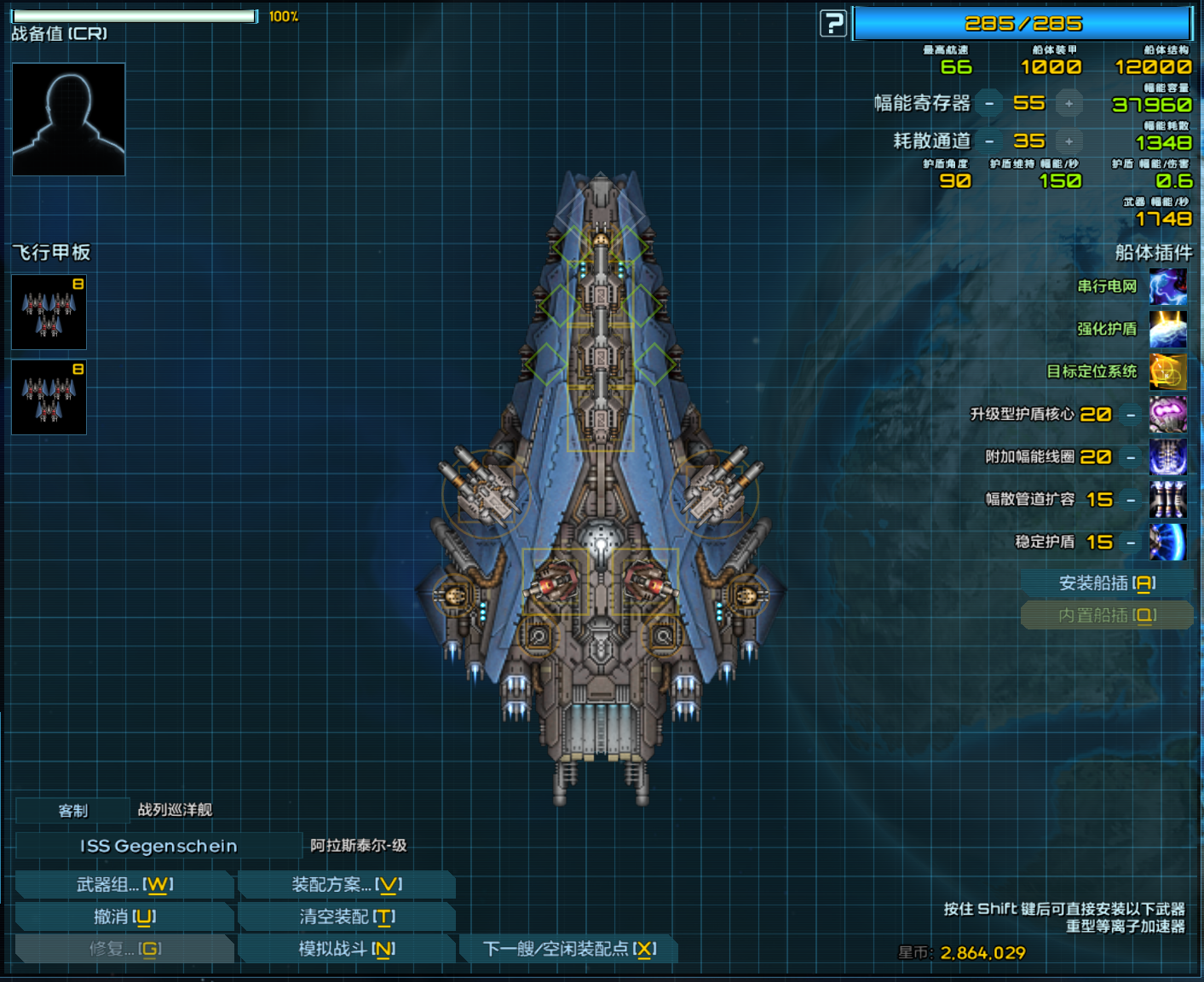The width and height of the screenshot is (1204, 982).
Task: Remove the upgraded shield core (升级型护盾核心) hullmod
Action: click(1131, 415)
